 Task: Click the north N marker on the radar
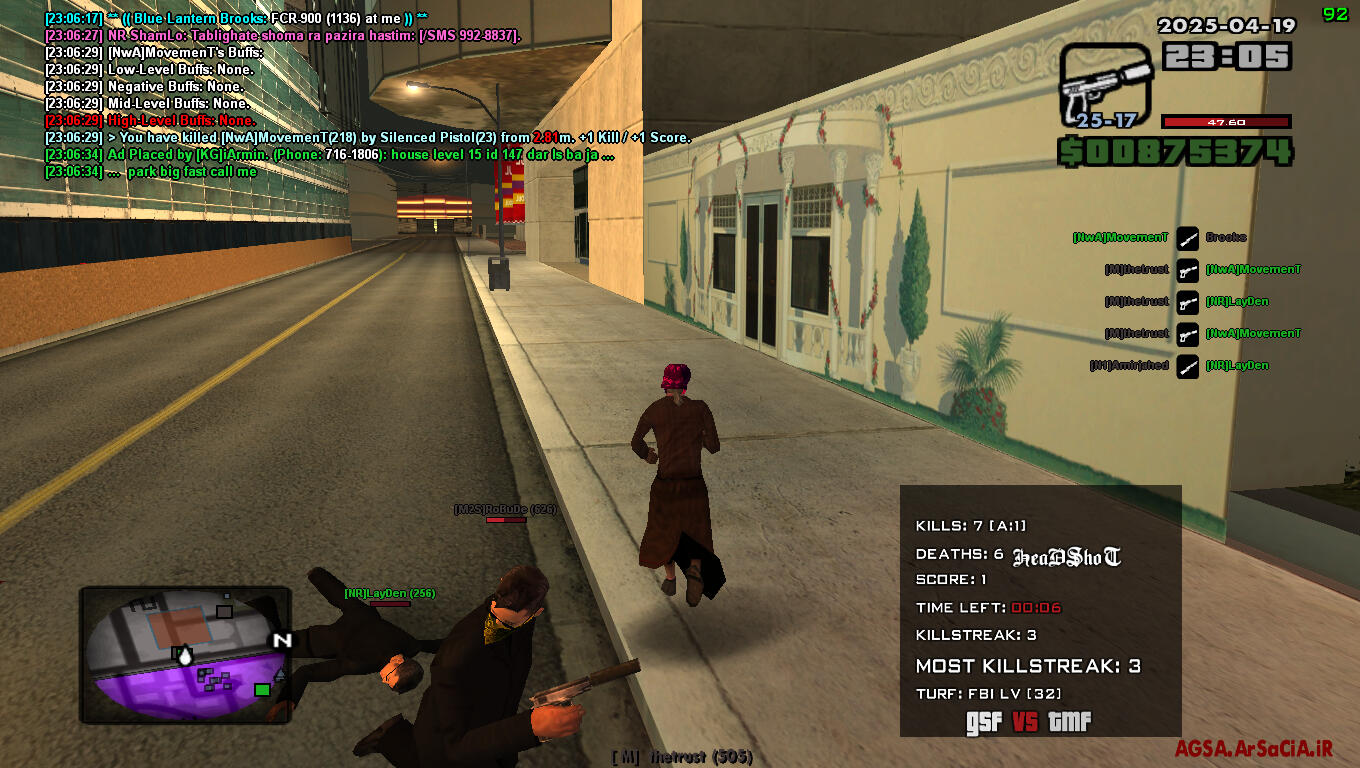pyautogui.click(x=282, y=640)
